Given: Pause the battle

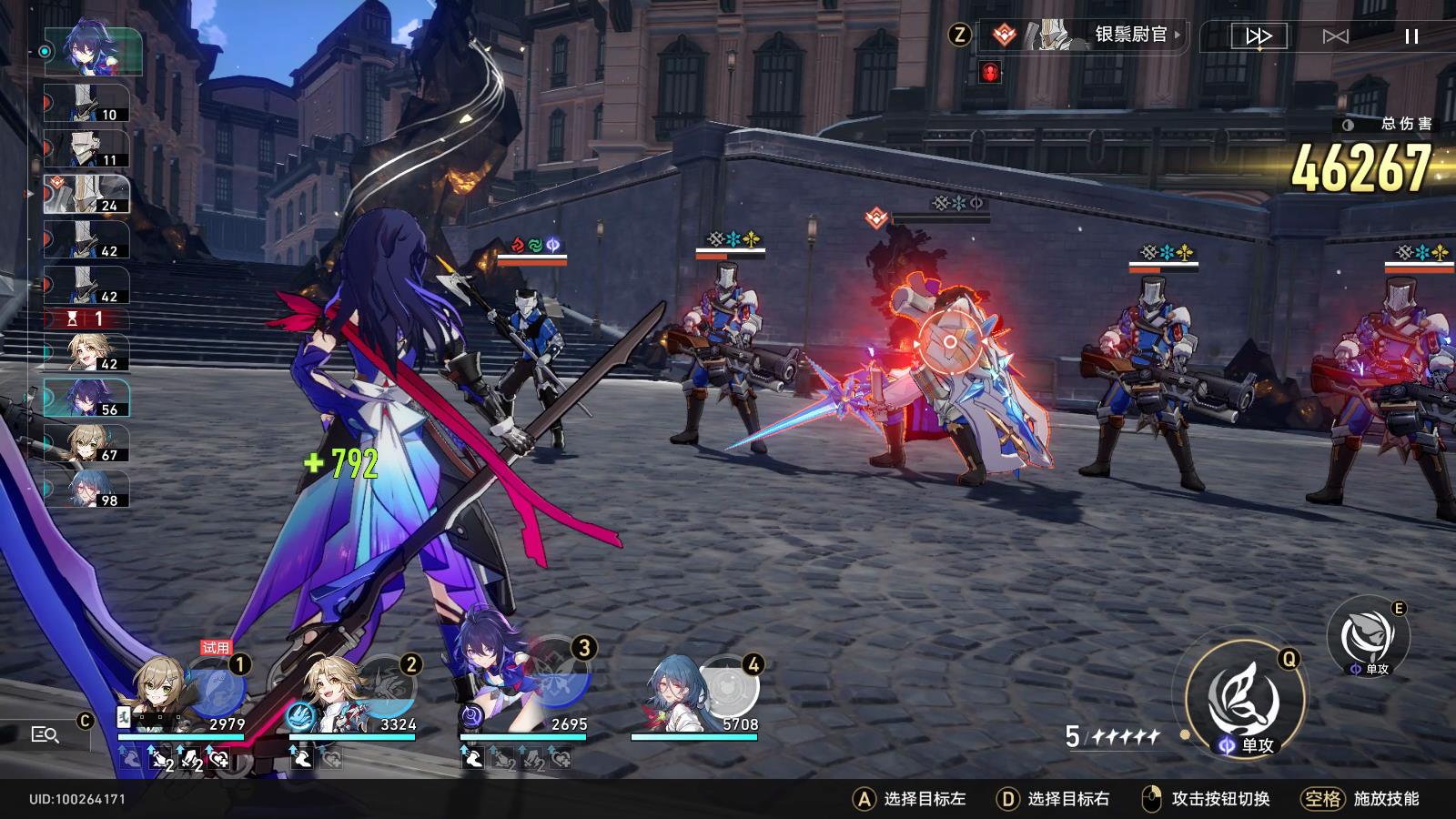Looking at the screenshot, I should (x=1411, y=36).
